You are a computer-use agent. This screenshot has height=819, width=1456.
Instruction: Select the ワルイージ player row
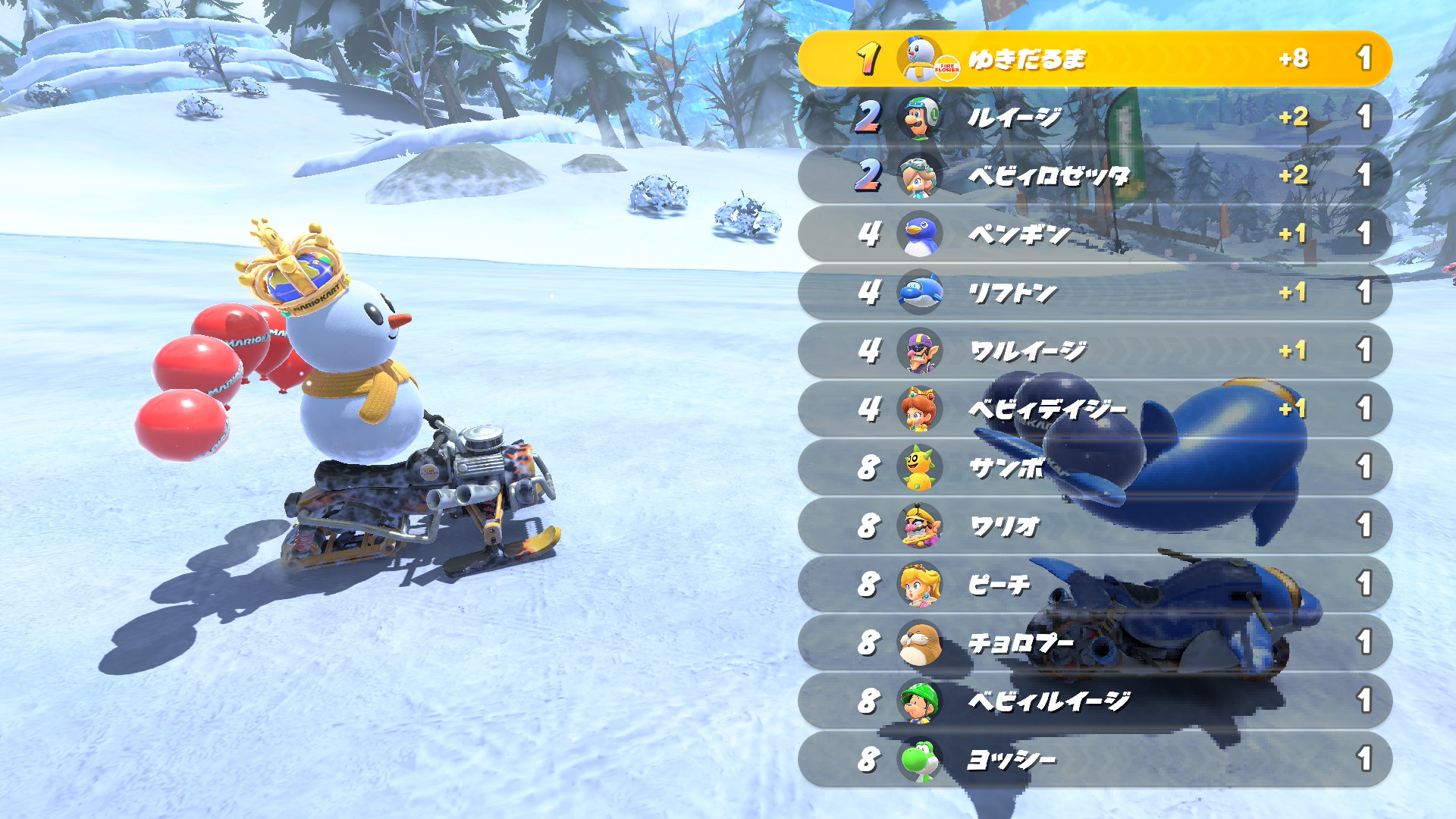coord(1094,350)
